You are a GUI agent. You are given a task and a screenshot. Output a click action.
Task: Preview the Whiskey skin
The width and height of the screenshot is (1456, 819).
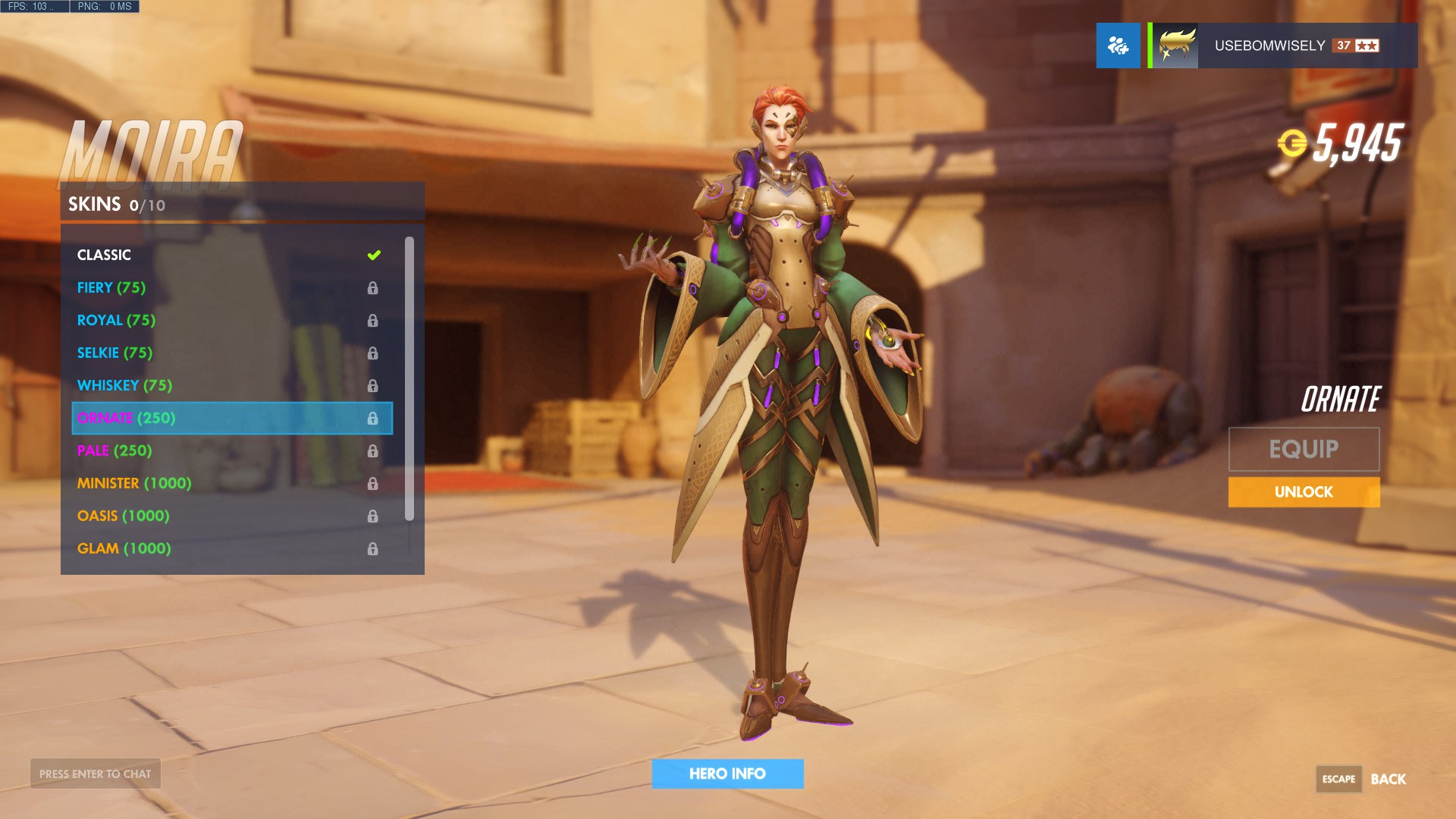click(x=227, y=385)
